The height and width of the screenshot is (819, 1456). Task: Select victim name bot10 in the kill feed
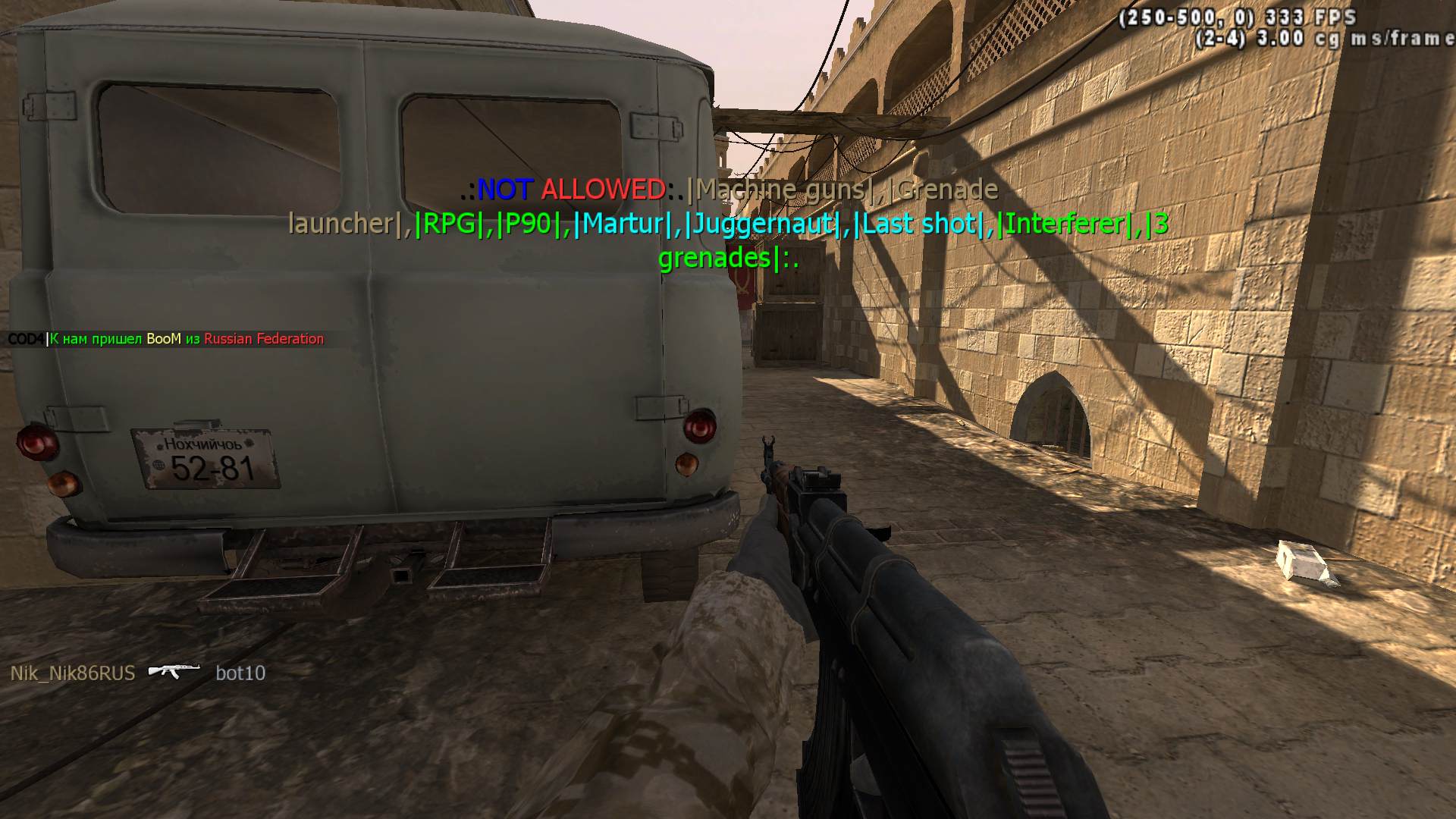pos(240,673)
